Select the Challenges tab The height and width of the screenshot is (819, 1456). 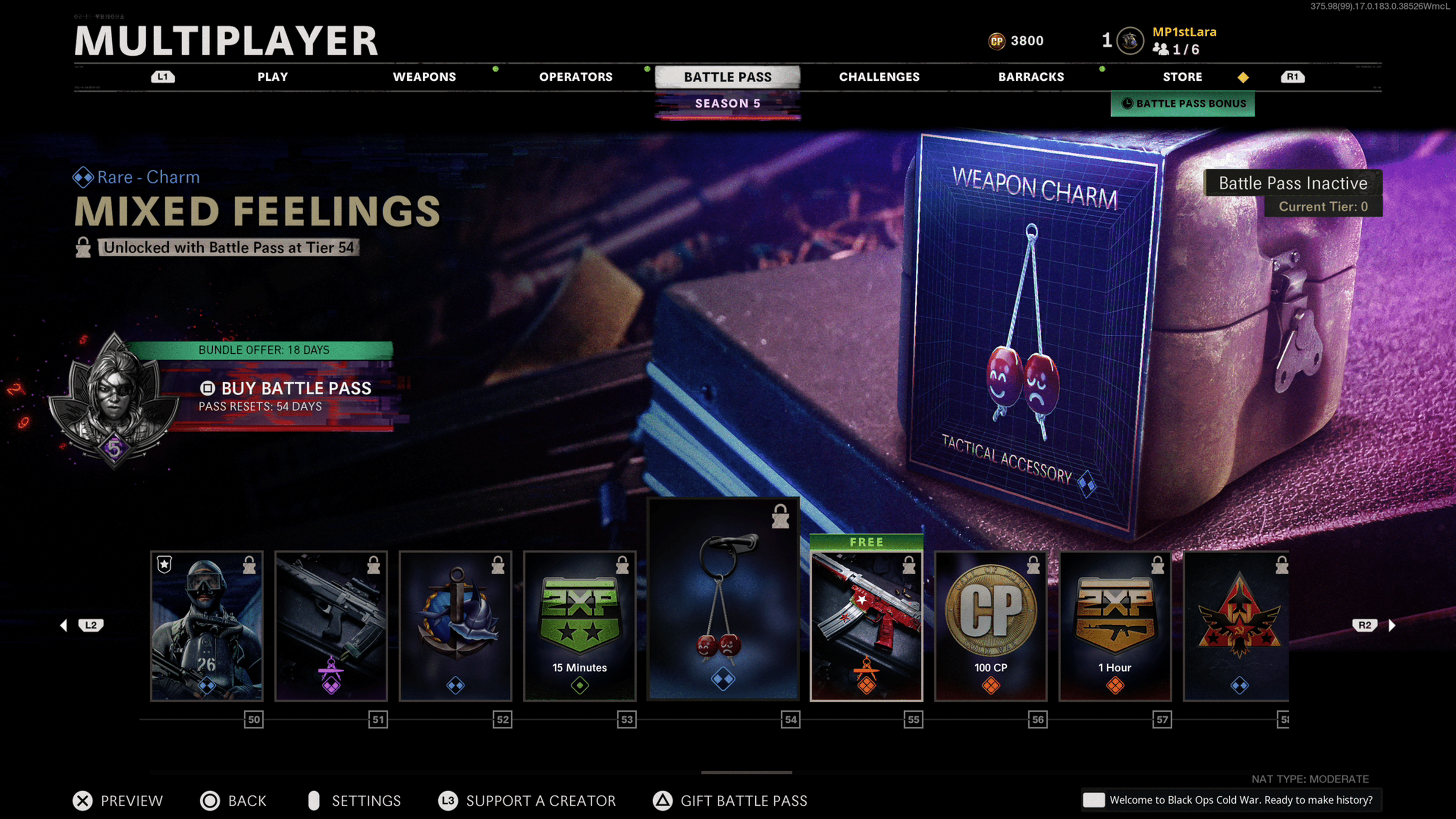click(x=879, y=77)
